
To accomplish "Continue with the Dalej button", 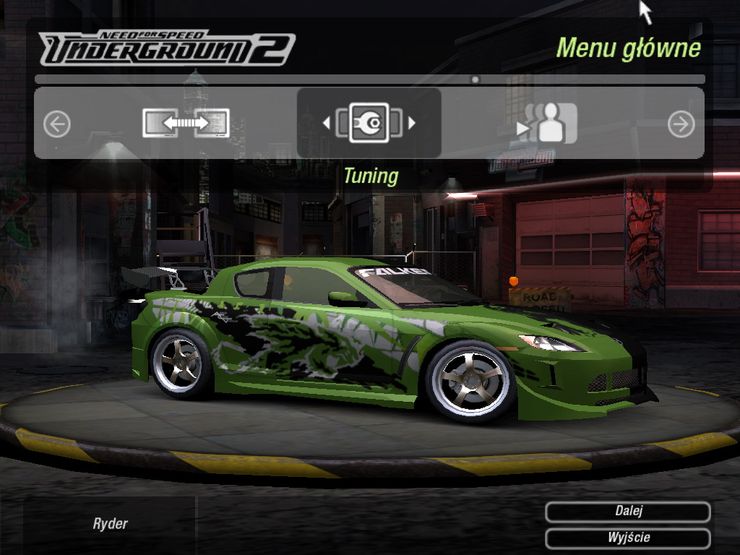I will pyautogui.click(x=628, y=511).
